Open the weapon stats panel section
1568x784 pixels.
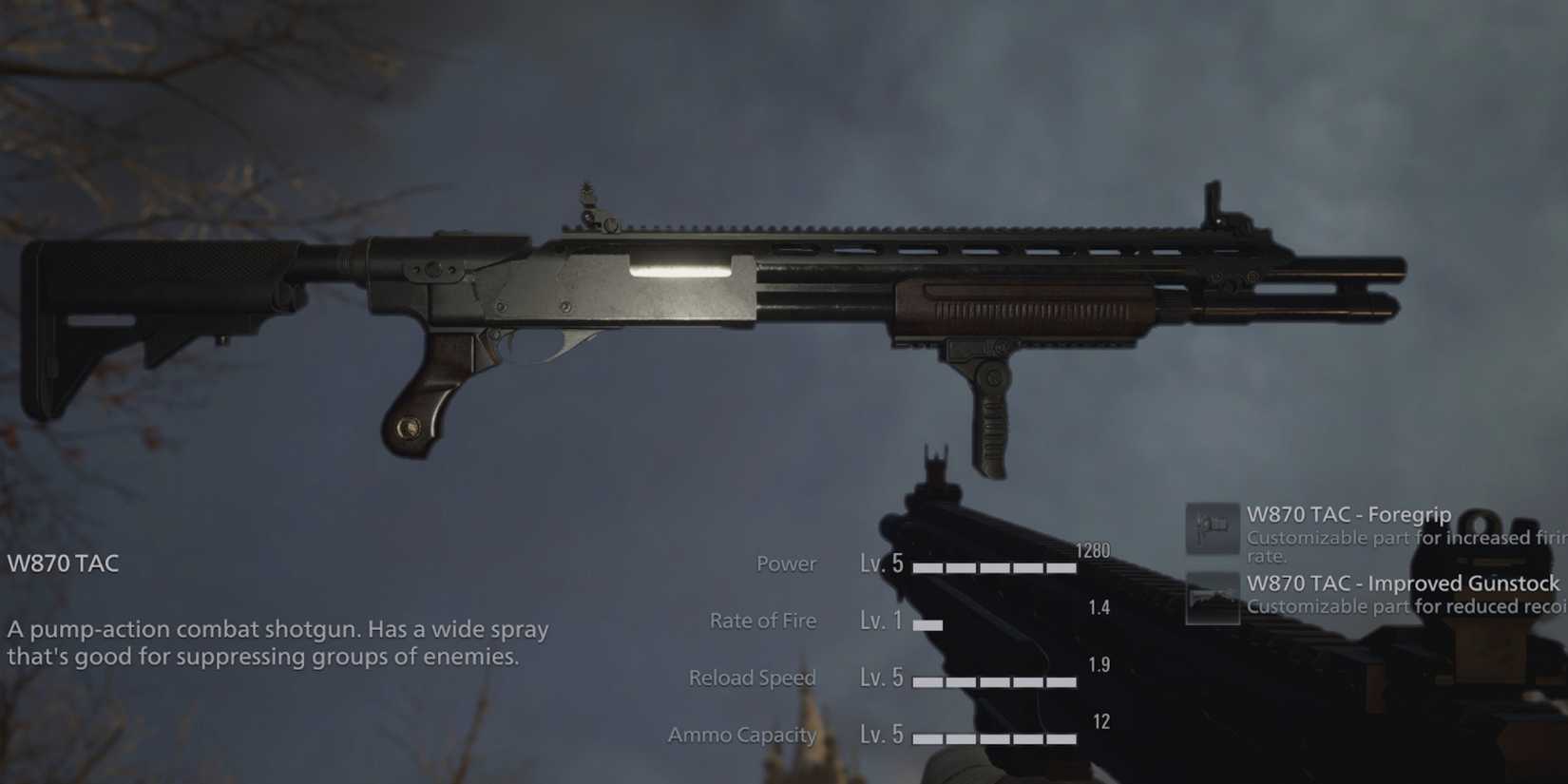903,649
